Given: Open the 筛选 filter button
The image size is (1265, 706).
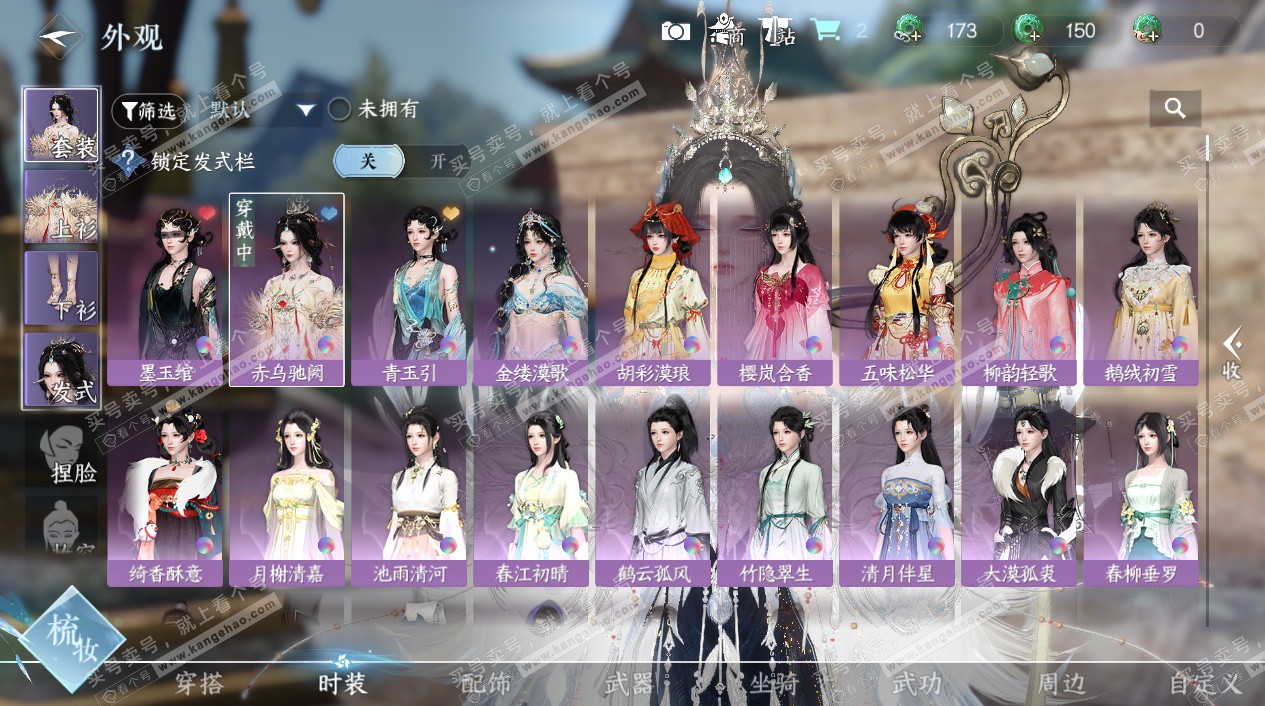Looking at the screenshot, I should (147, 110).
